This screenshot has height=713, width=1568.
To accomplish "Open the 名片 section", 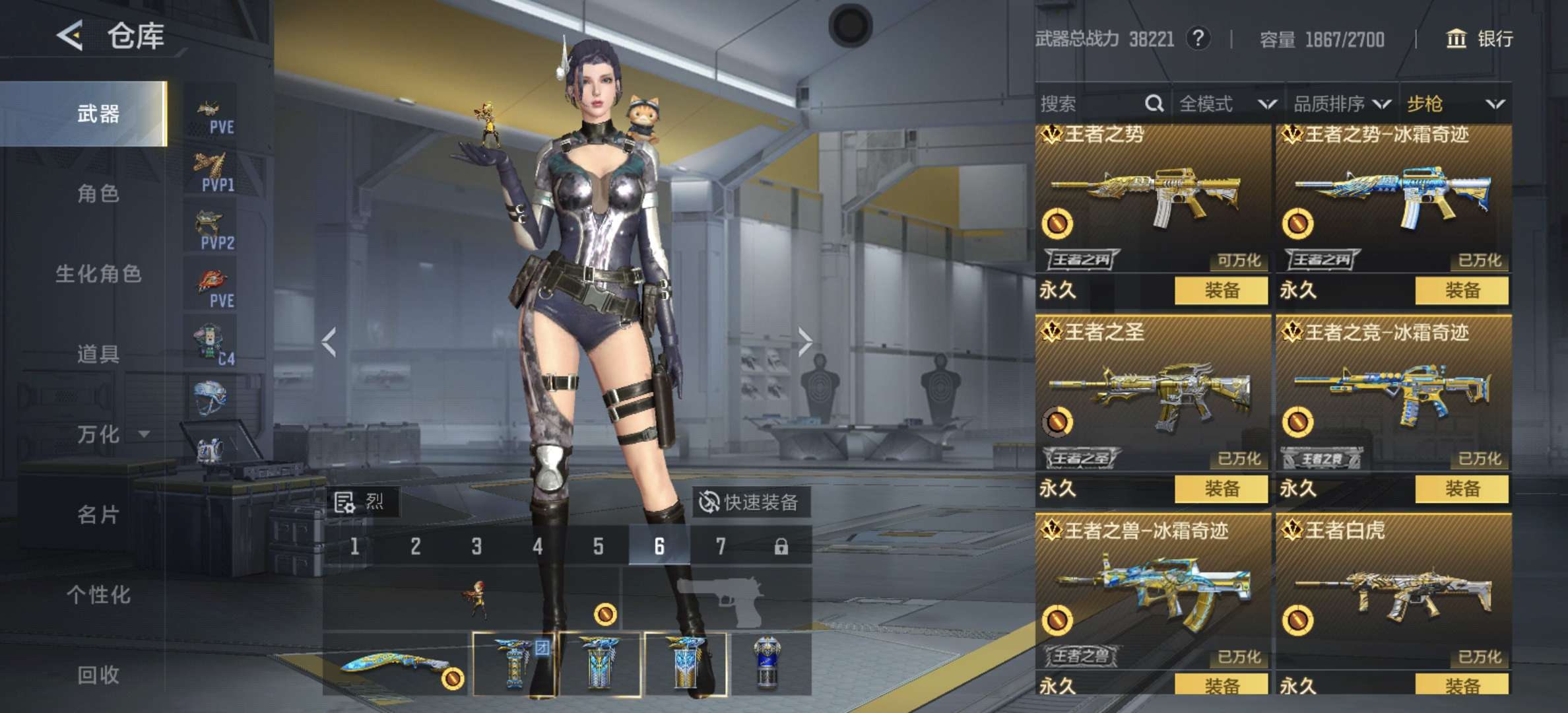I will (98, 514).
